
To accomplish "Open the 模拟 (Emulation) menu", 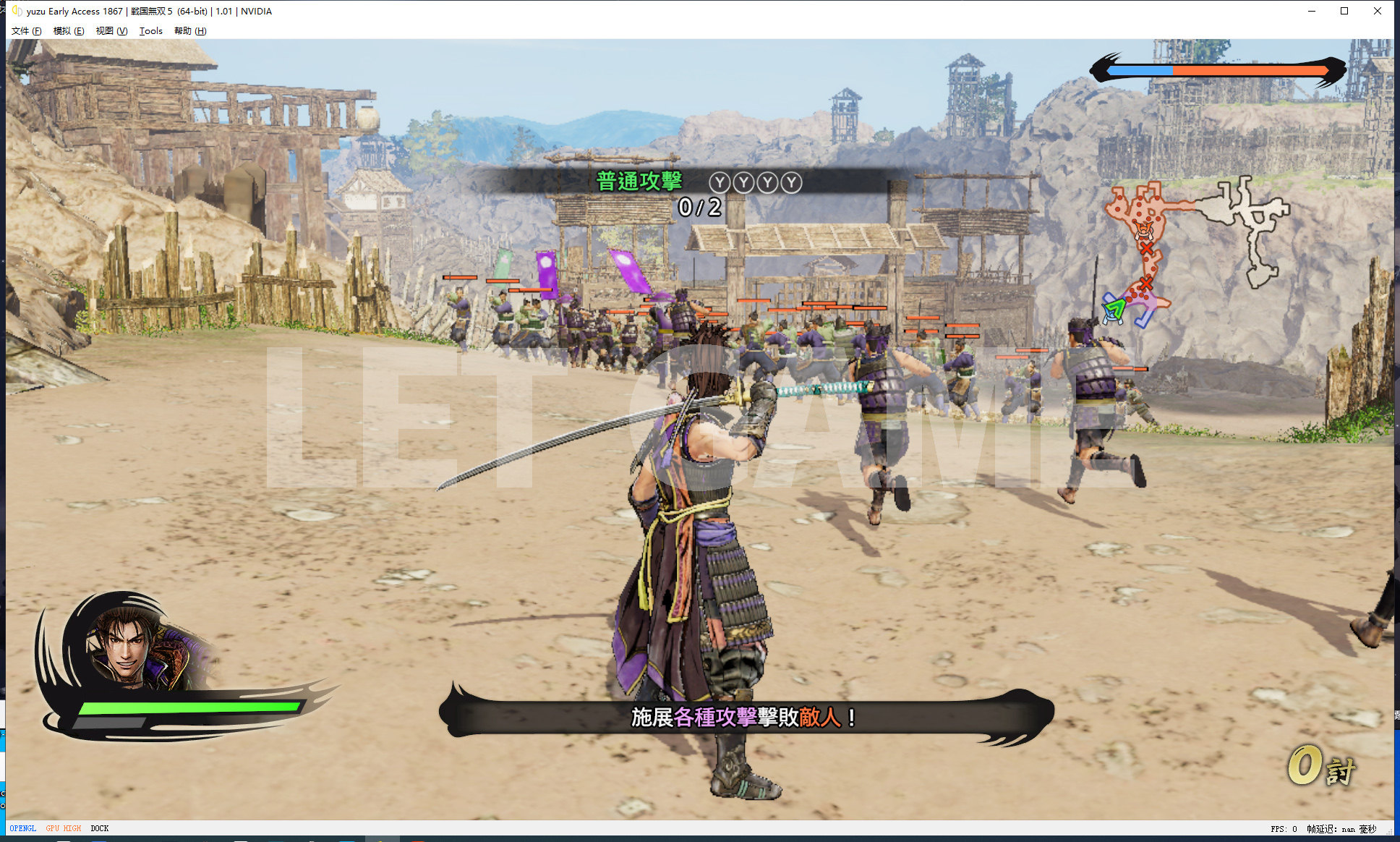I will click(68, 31).
